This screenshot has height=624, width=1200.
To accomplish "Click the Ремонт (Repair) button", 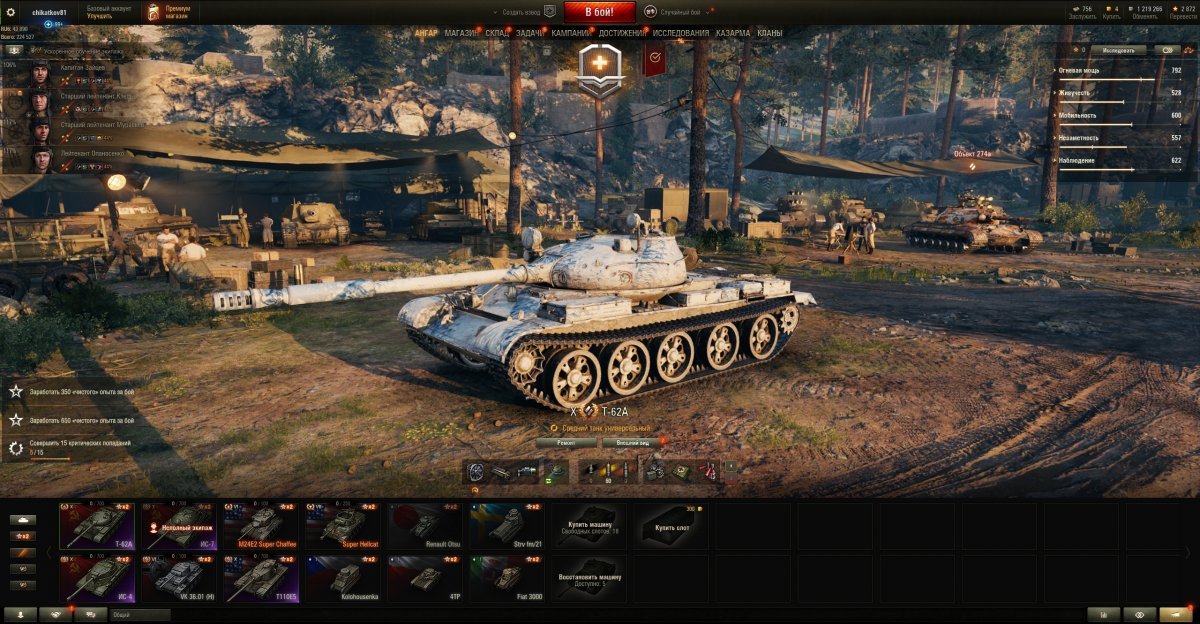I will [566, 442].
